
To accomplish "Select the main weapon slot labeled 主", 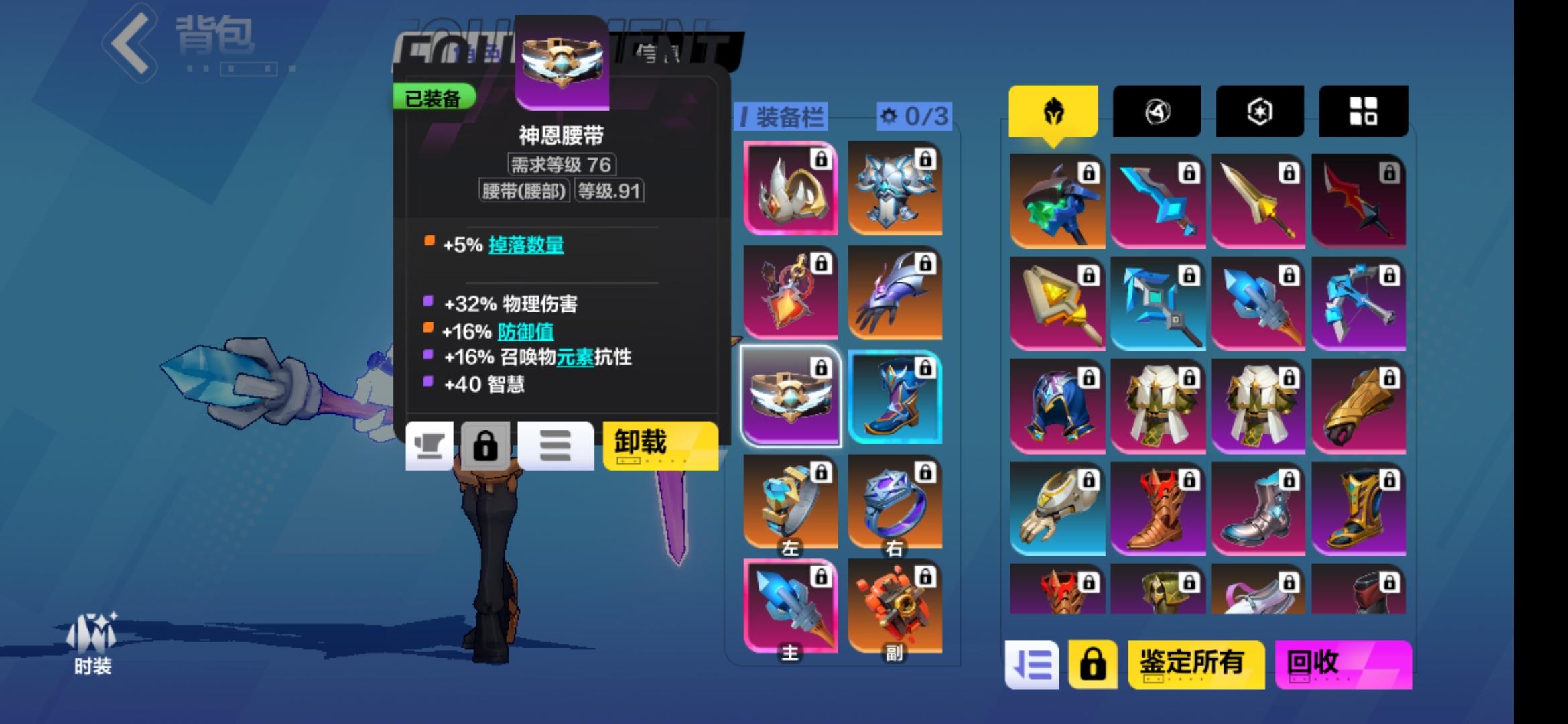I will 791,603.
